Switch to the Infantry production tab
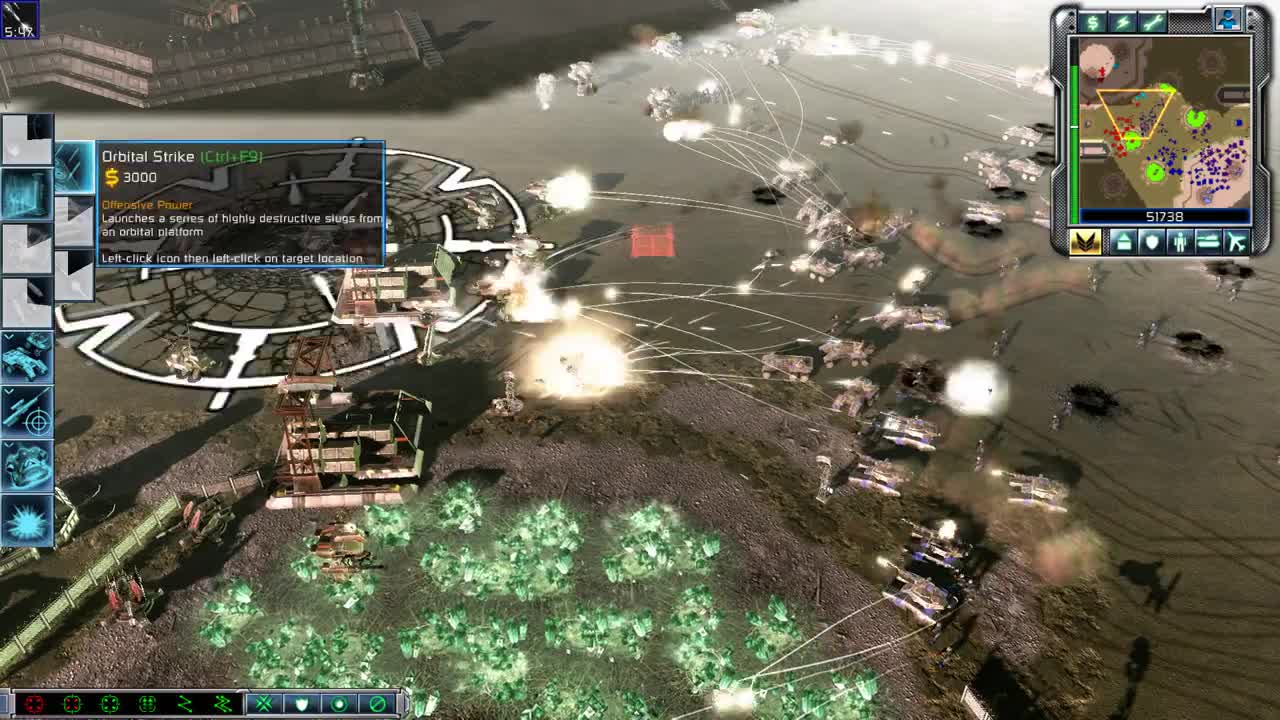 (1180, 242)
